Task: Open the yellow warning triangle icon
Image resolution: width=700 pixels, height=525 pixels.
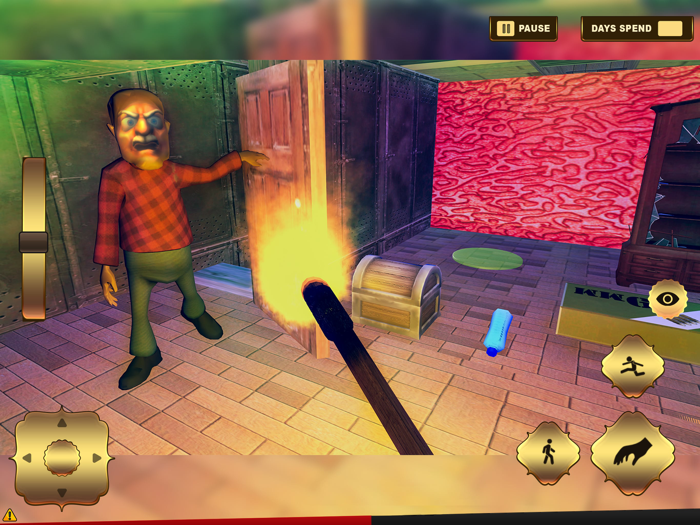Action: pyautogui.click(x=10, y=515)
